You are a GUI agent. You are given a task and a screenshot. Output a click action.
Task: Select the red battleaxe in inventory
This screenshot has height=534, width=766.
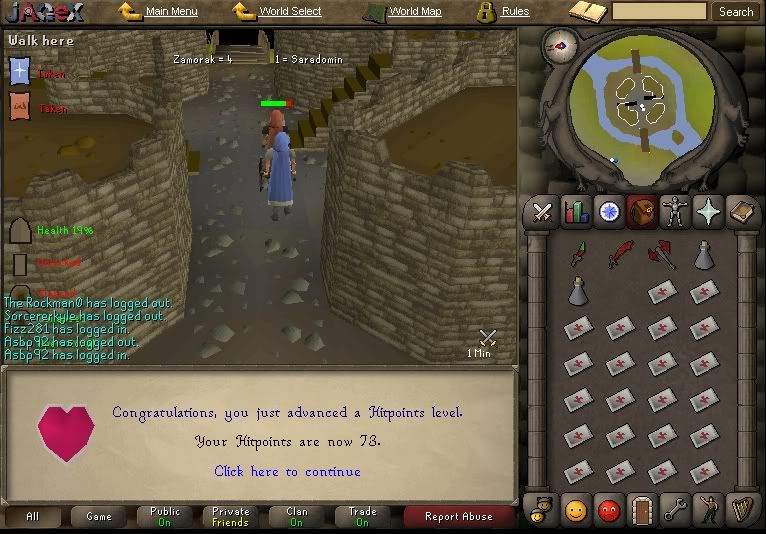point(661,255)
